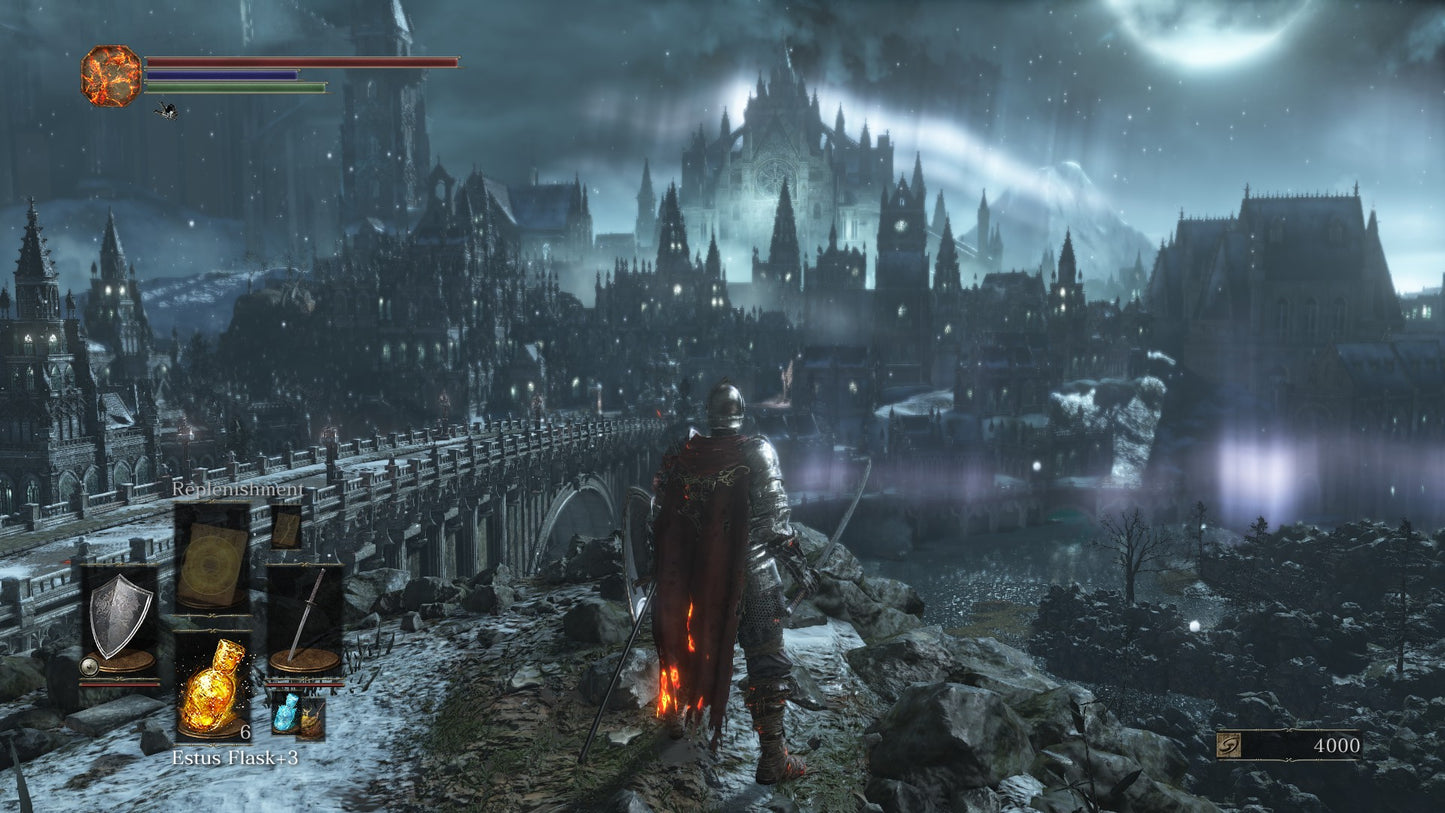Click the round boss emblem on the shield slot
Screen dimensions: 1445x813
89,667
